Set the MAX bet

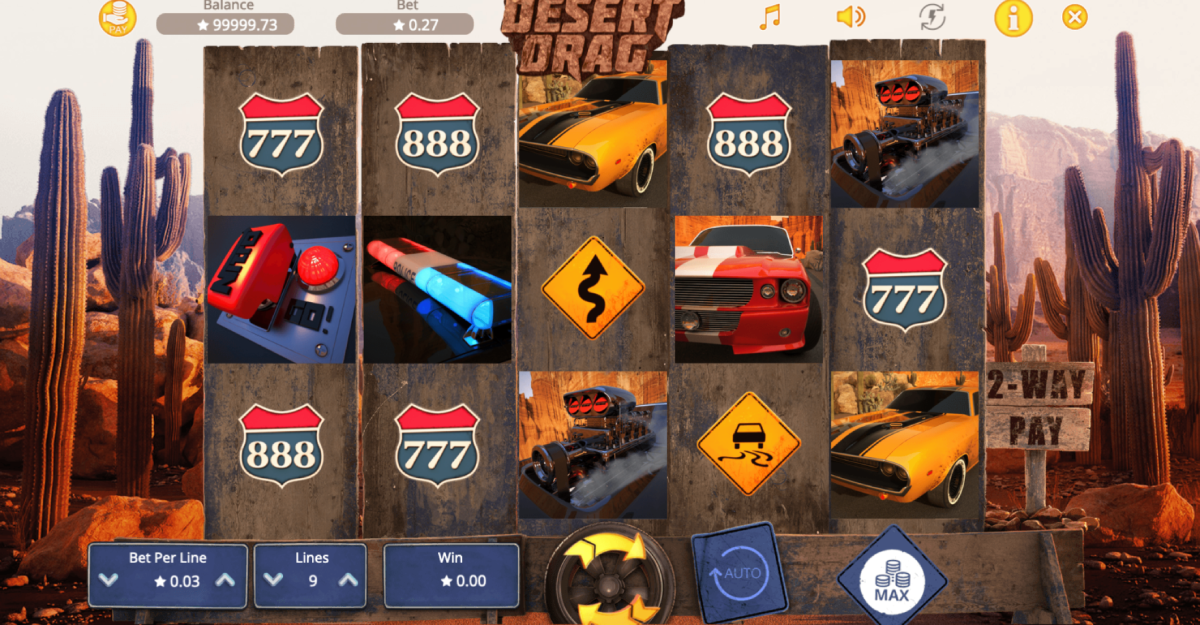point(890,577)
